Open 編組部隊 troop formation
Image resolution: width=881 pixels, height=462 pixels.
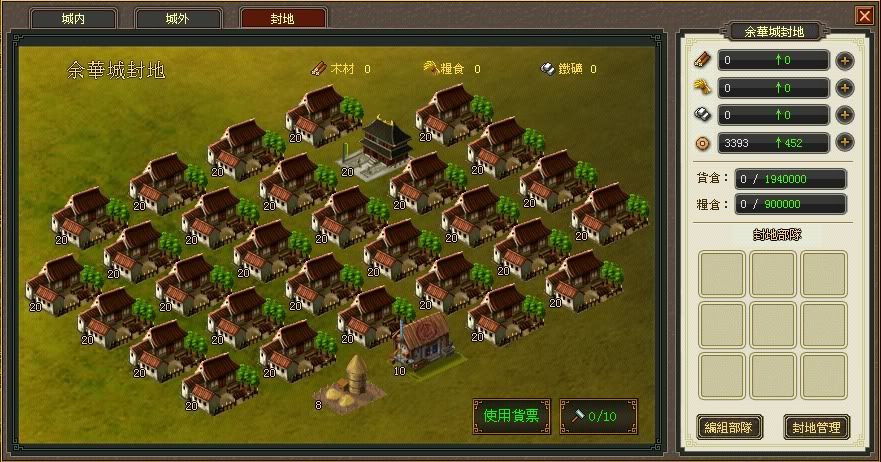coord(729,427)
